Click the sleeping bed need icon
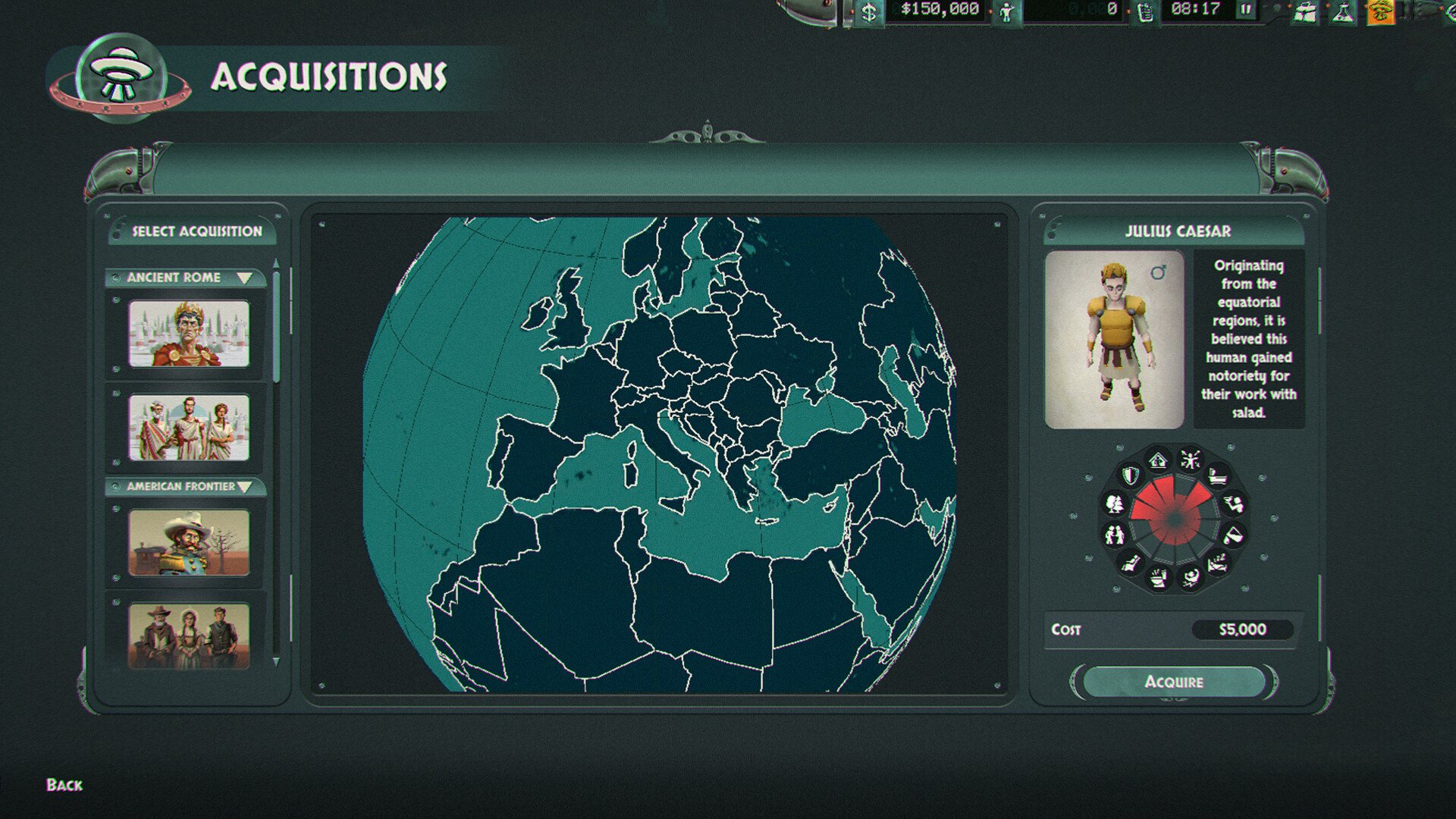This screenshot has width=1456, height=819. click(x=1216, y=563)
